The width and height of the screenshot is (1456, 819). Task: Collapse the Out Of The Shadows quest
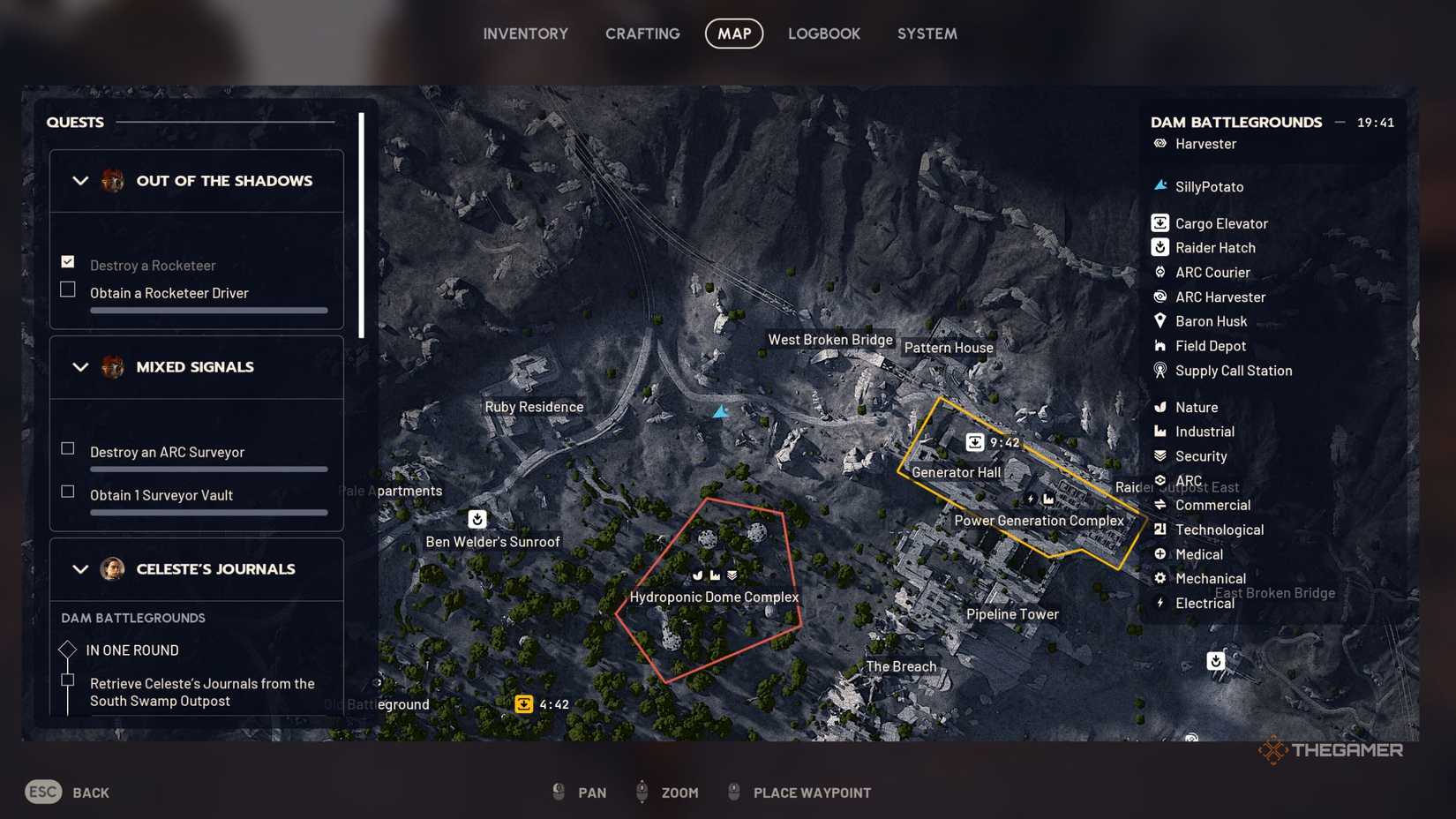click(x=80, y=181)
